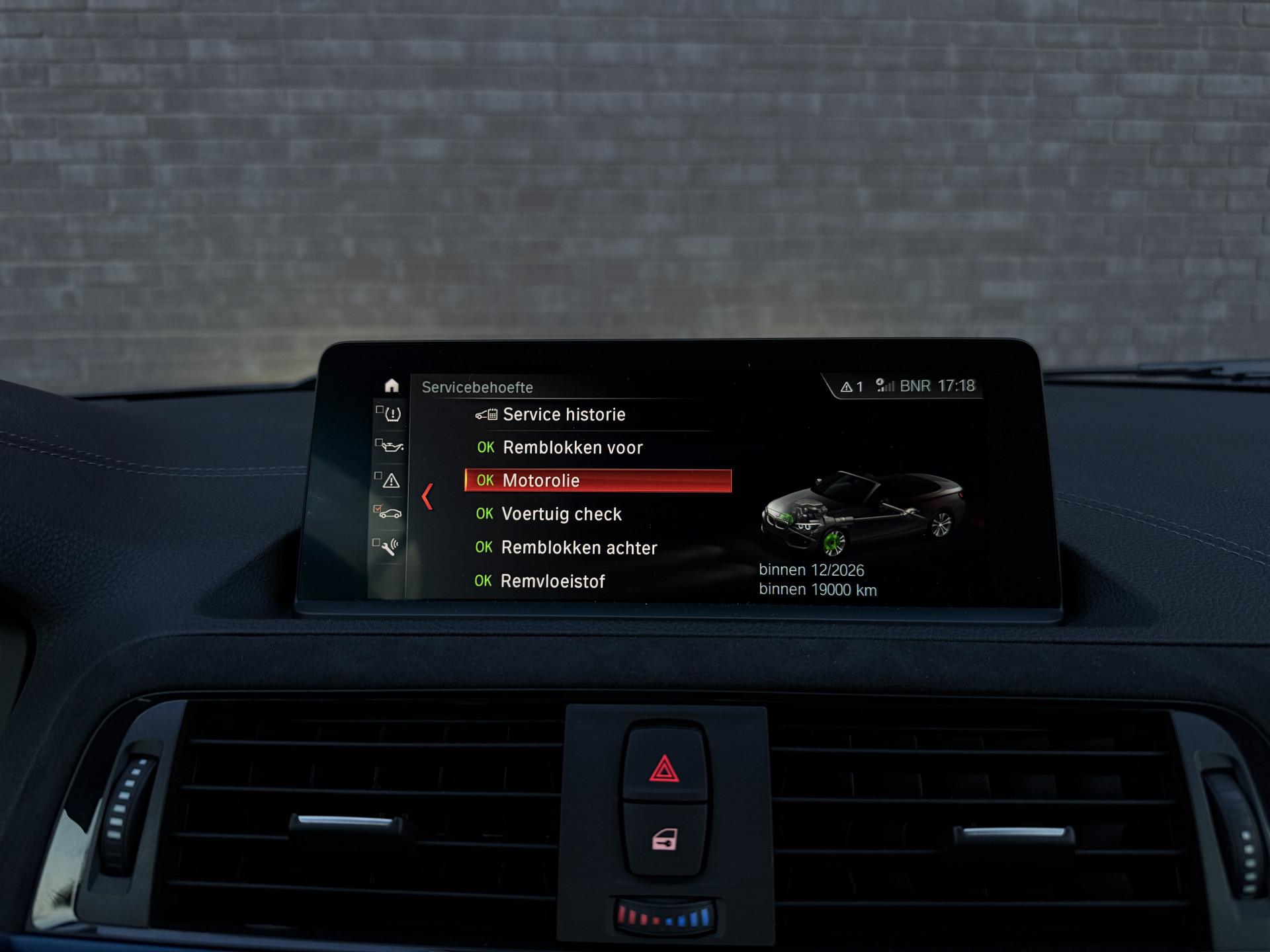Open the warning triangle sidebar icon
1270x952 pixels.
click(x=390, y=481)
